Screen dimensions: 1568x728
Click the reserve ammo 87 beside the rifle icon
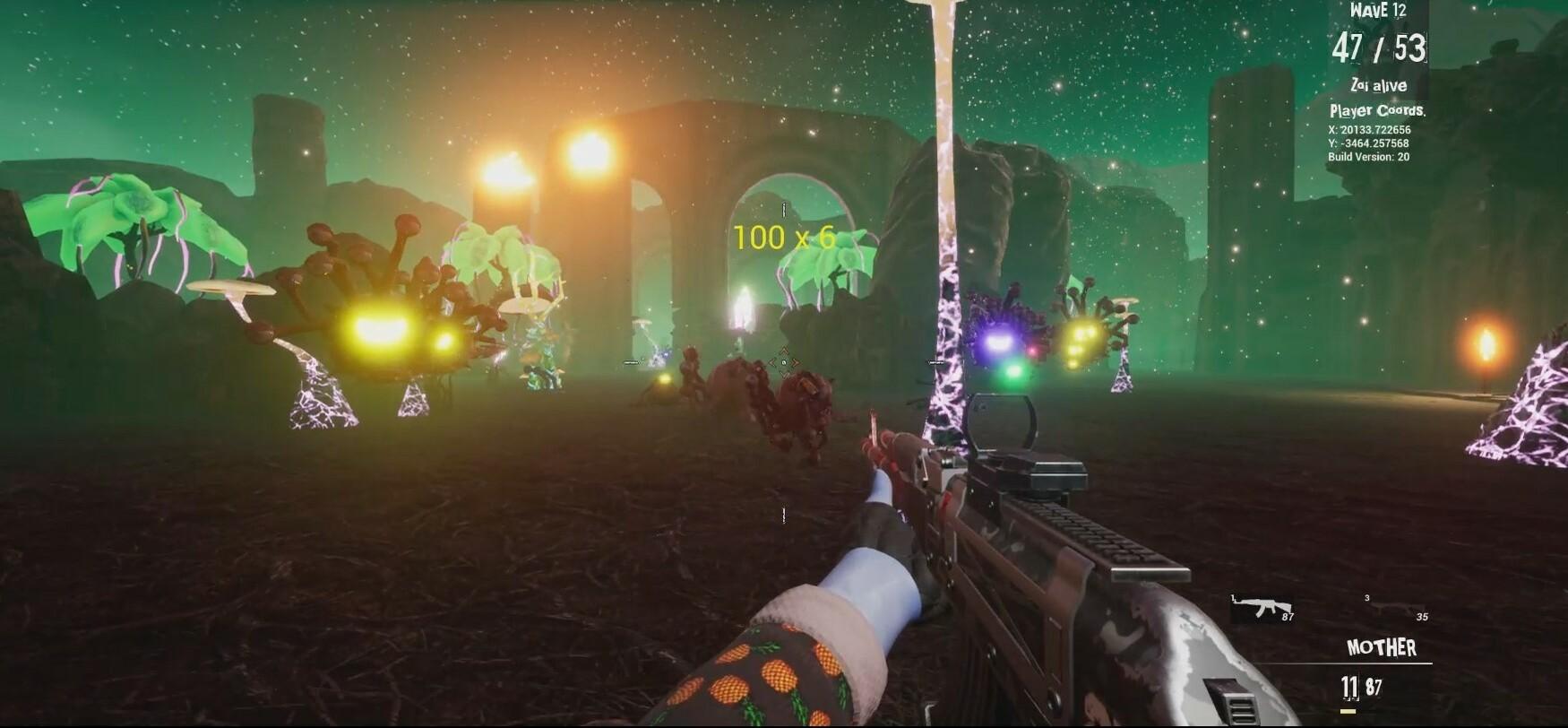(x=1288, y=616)
